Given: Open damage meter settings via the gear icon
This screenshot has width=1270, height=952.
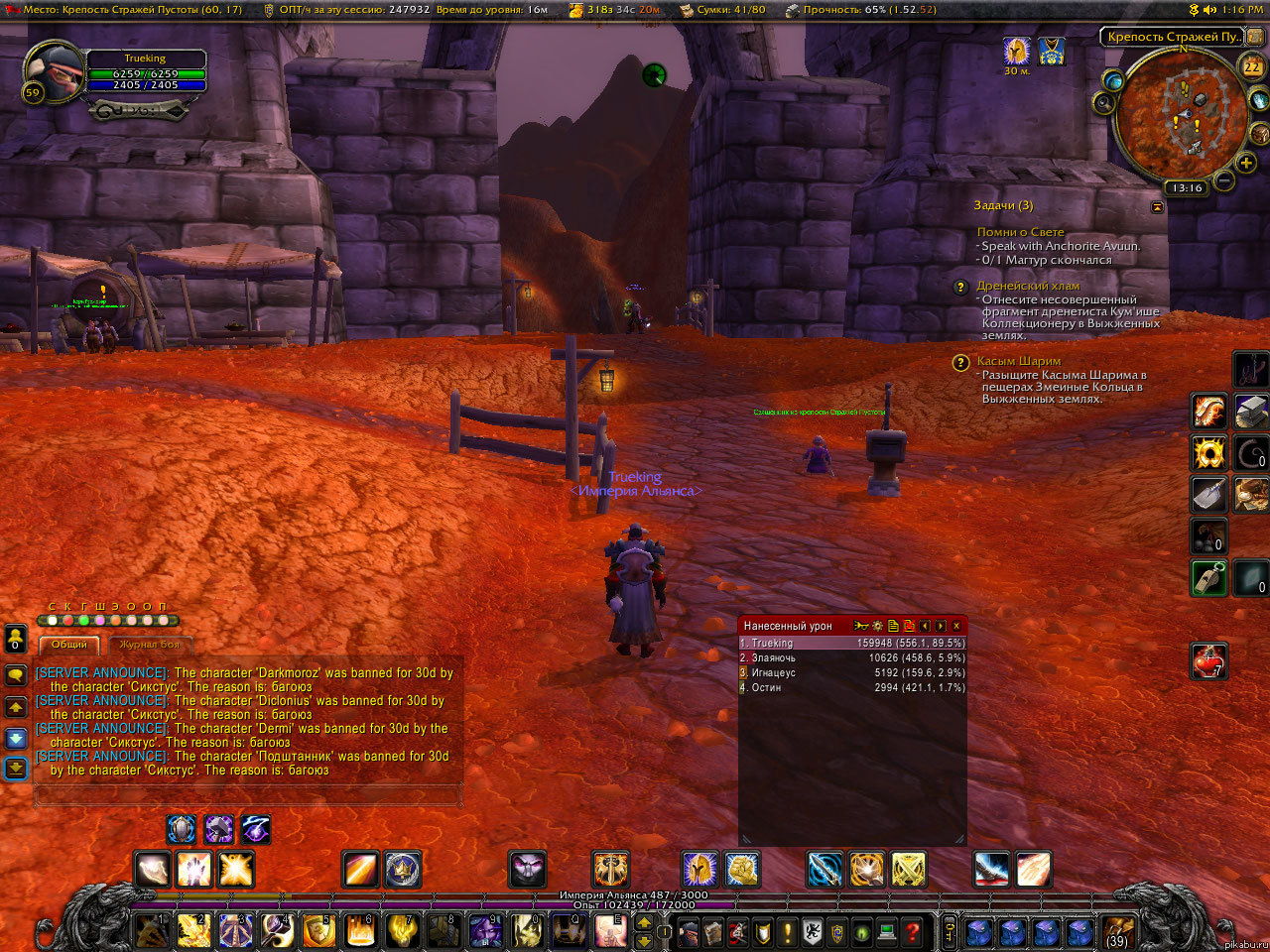Looking at the screenshot, I should pyautogui.click(x=876, y=627).
